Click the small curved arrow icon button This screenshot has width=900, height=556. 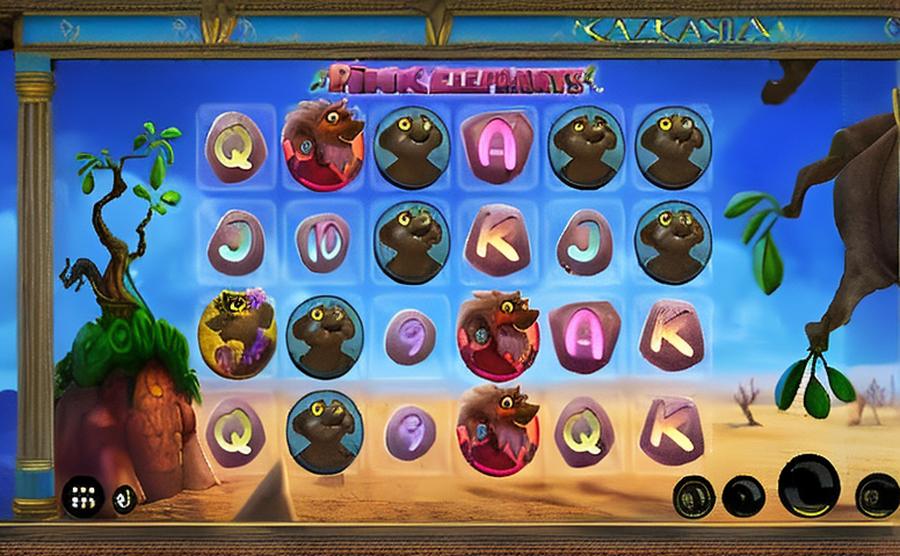tap(125, 497)
